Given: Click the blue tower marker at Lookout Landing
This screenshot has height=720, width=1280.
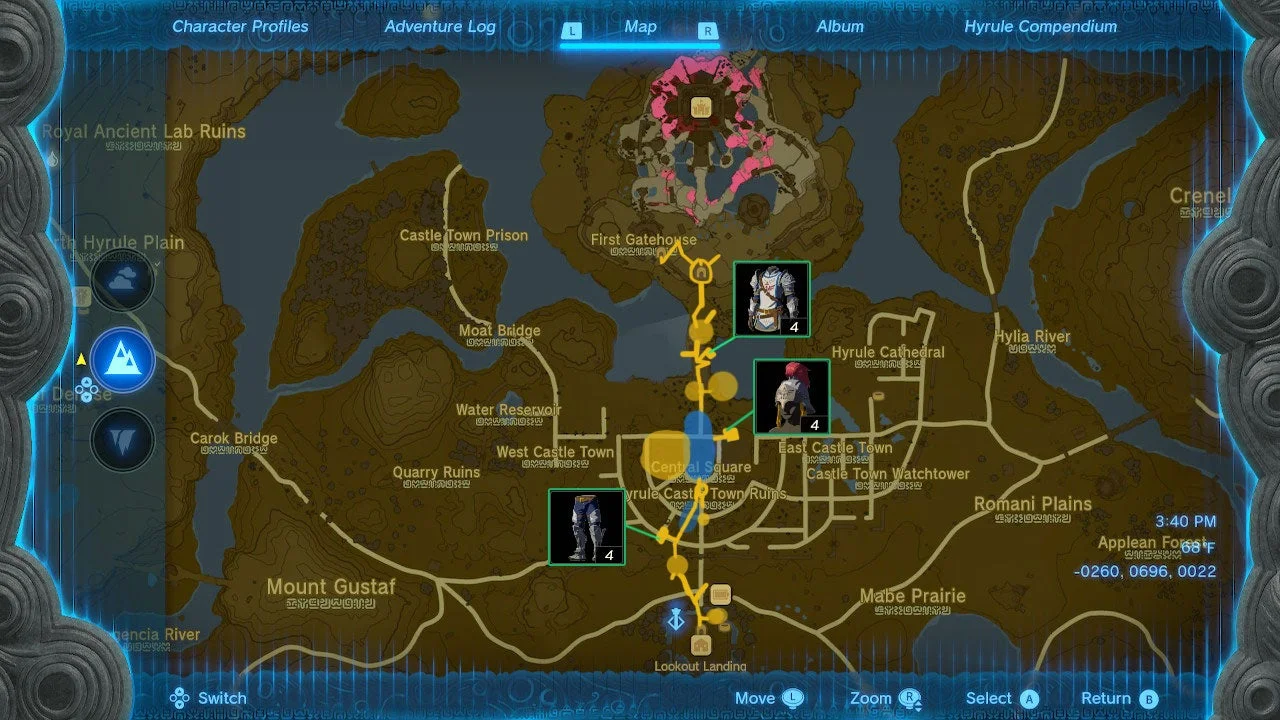Looking at the screenshot, I should coord(676,618).
